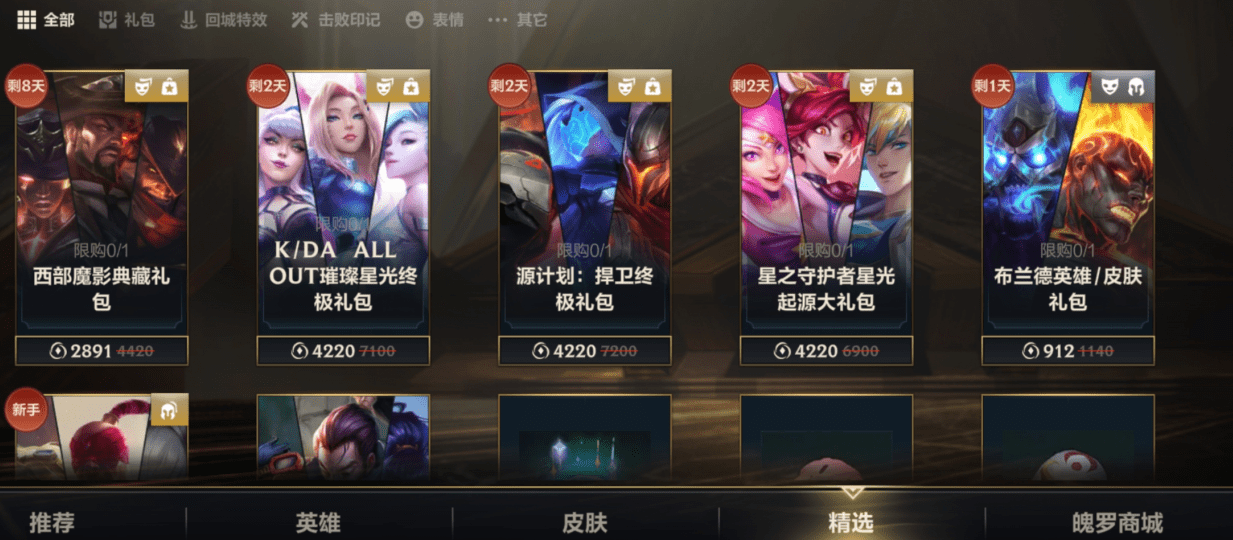Select the 布兰德英雄/皮肤礼包 card

tap(1068, 200)
